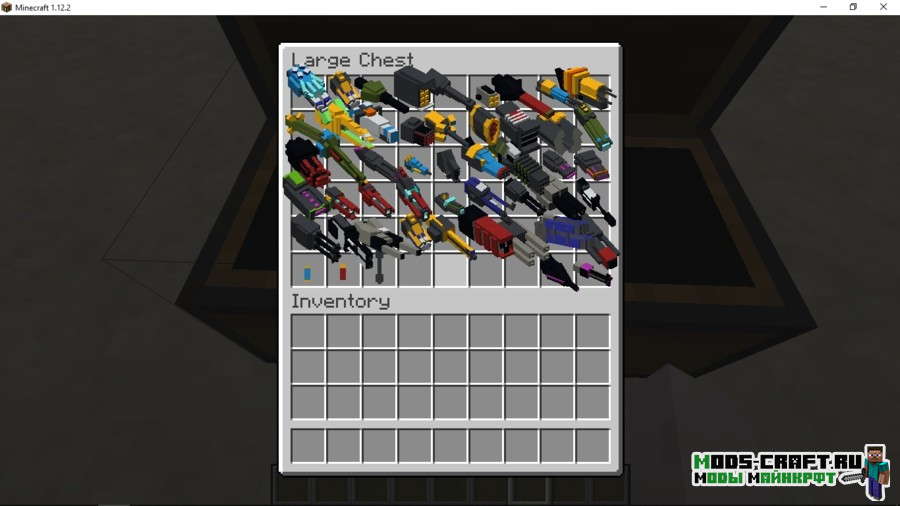Select the small blue and yellow pistol
Viewport: 900px width, 506px height.
417,165
